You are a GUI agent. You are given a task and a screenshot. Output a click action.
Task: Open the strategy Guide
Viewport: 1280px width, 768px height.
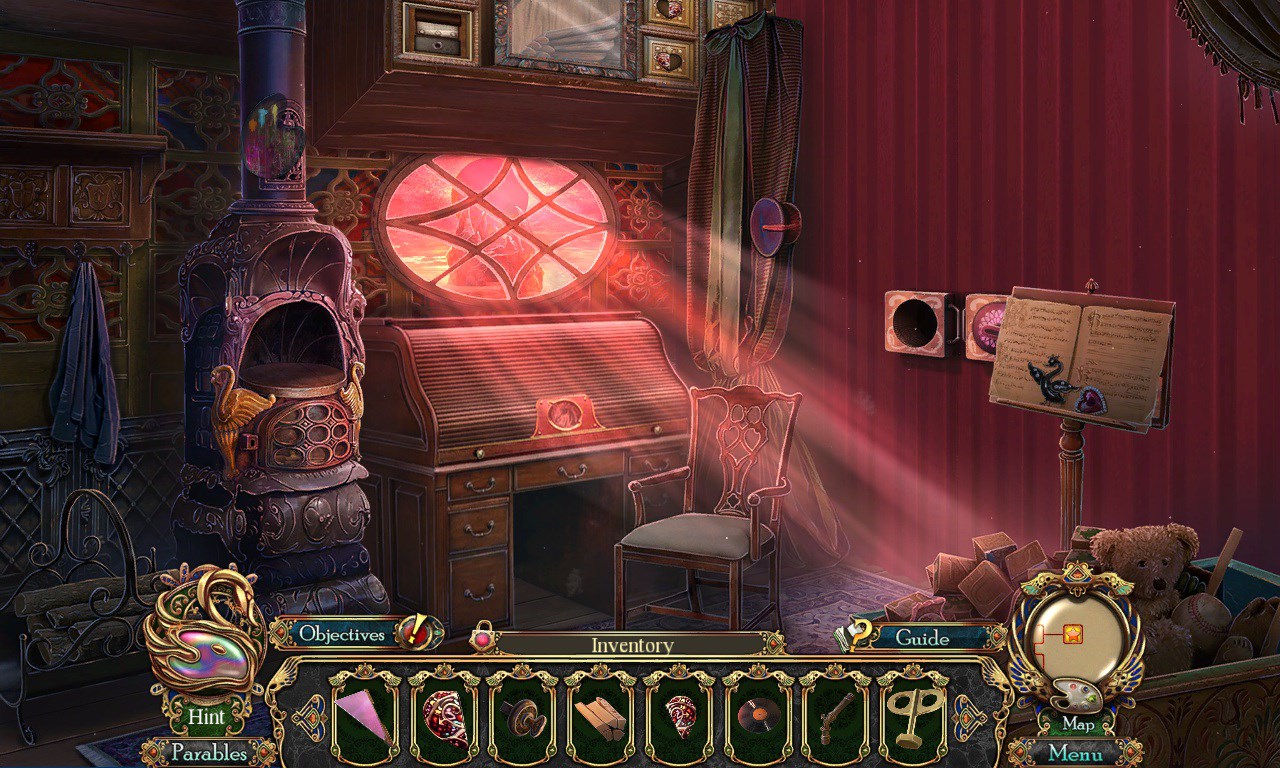(x=921, y=637)
